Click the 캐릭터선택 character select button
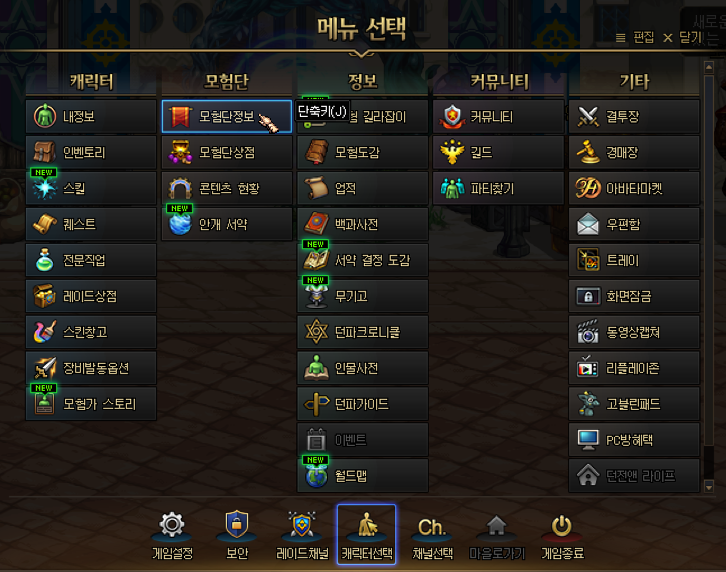 tap(366, 535)
